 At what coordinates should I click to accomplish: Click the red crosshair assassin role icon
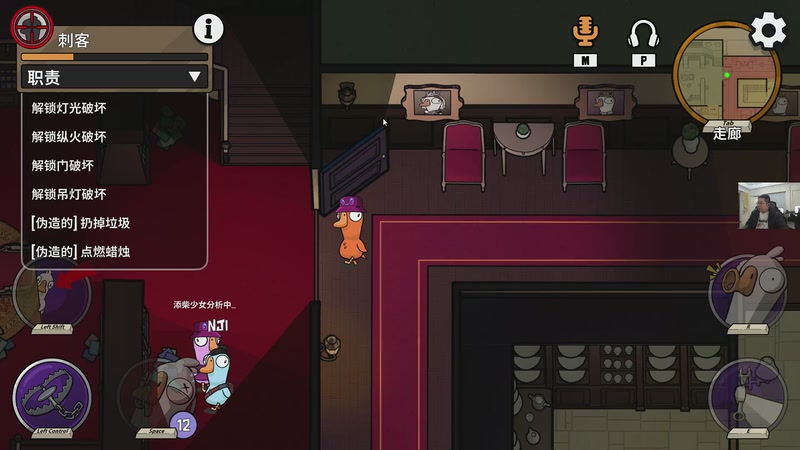(30, 27)
